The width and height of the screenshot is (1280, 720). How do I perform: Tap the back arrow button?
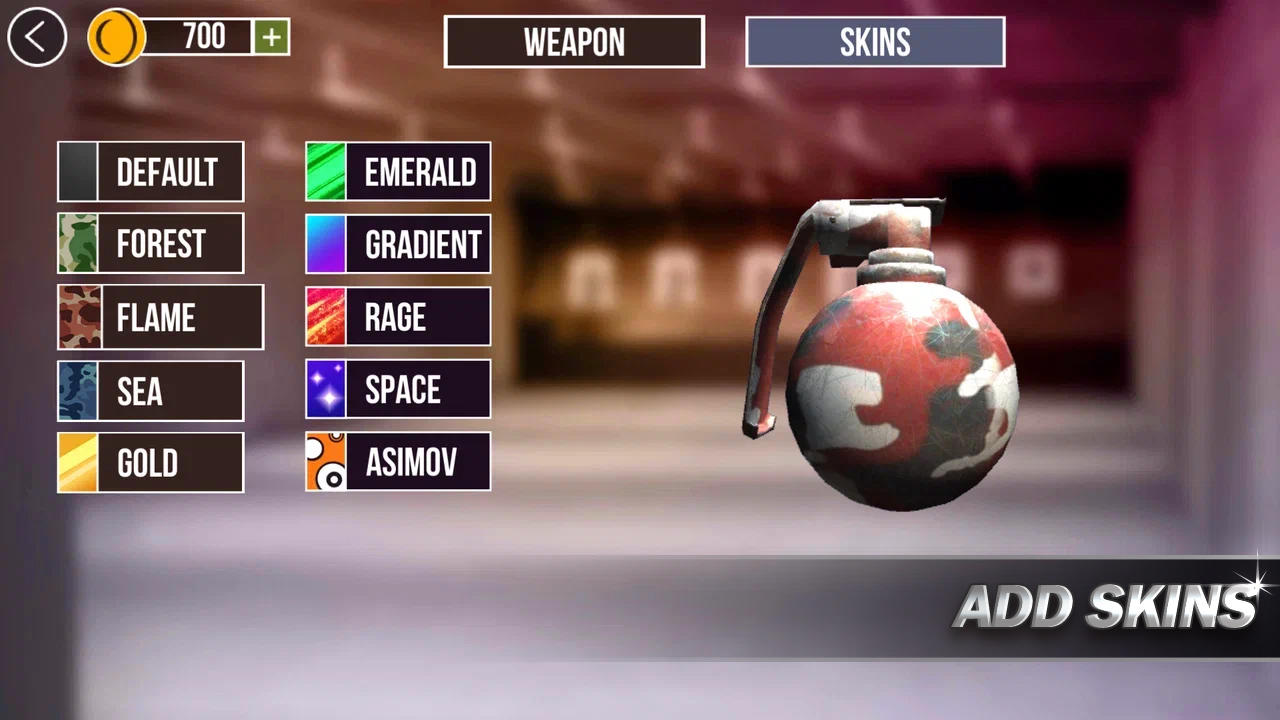click(x=36, y=37)
